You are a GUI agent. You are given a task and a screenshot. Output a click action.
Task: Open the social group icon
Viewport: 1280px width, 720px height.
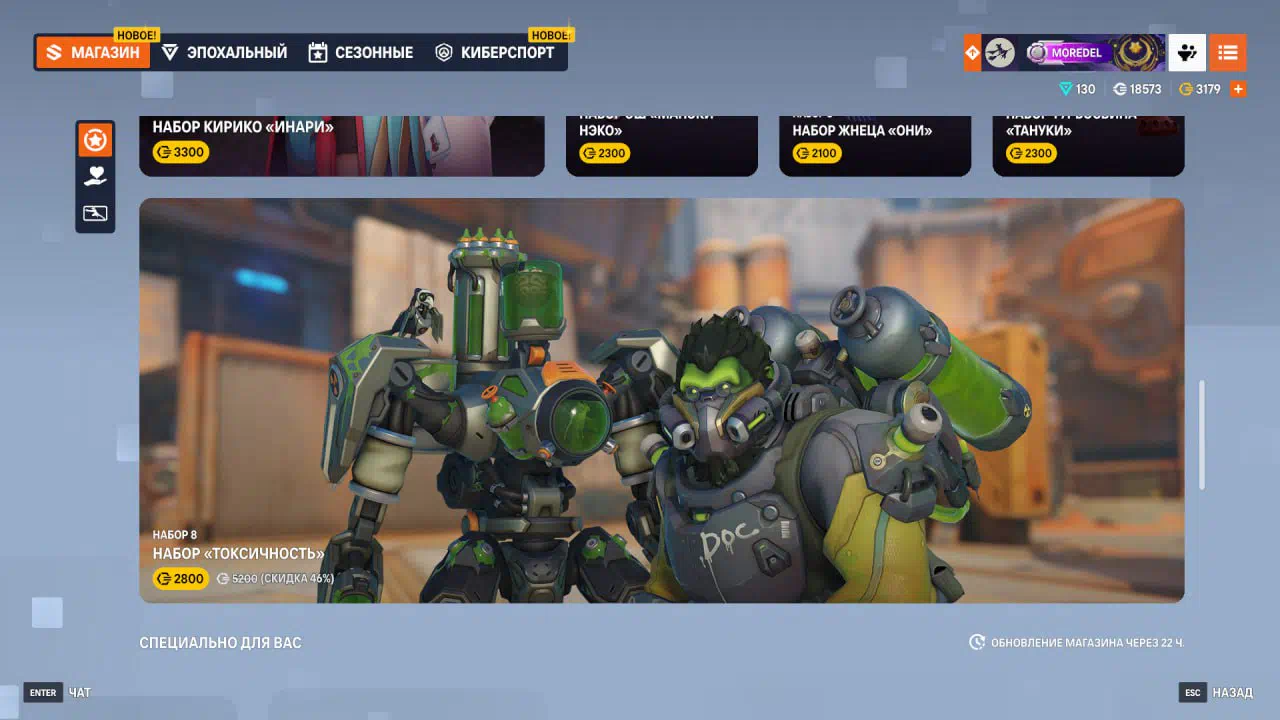click(1187, 53)
